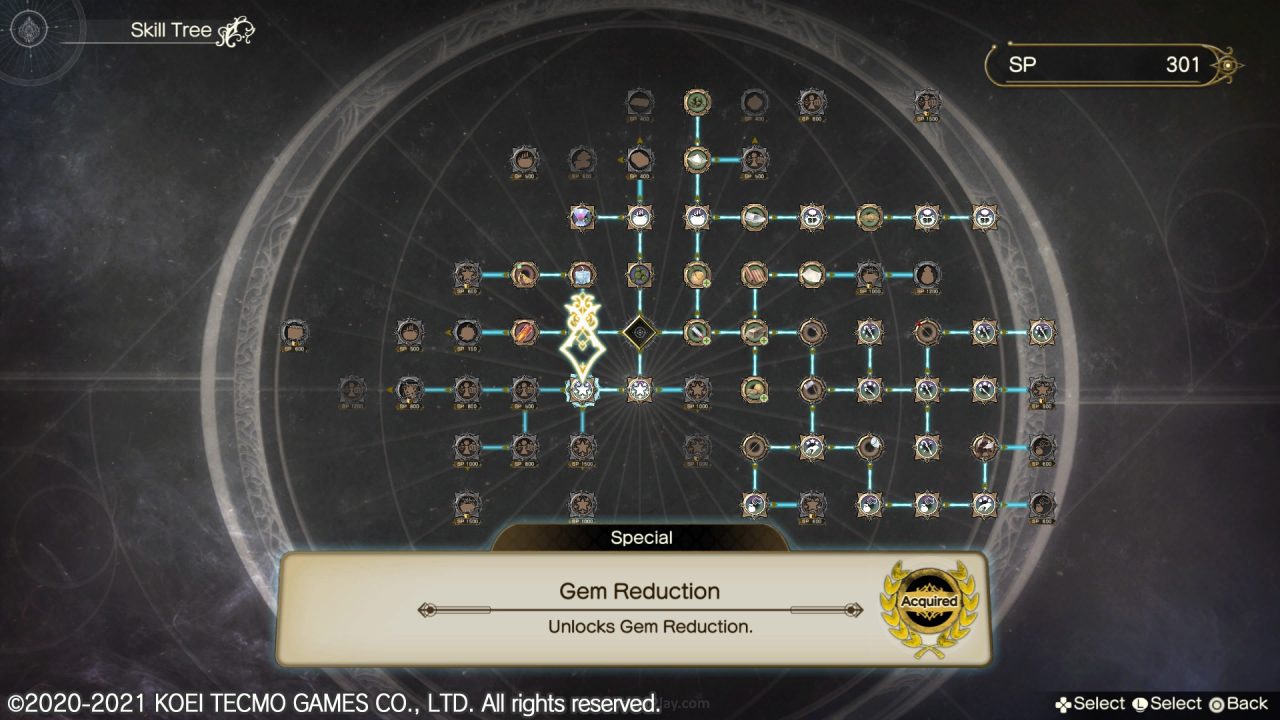Screen dimensions: 1280x720
Task: Select the red feather skill node
Action: pos(525,331)
